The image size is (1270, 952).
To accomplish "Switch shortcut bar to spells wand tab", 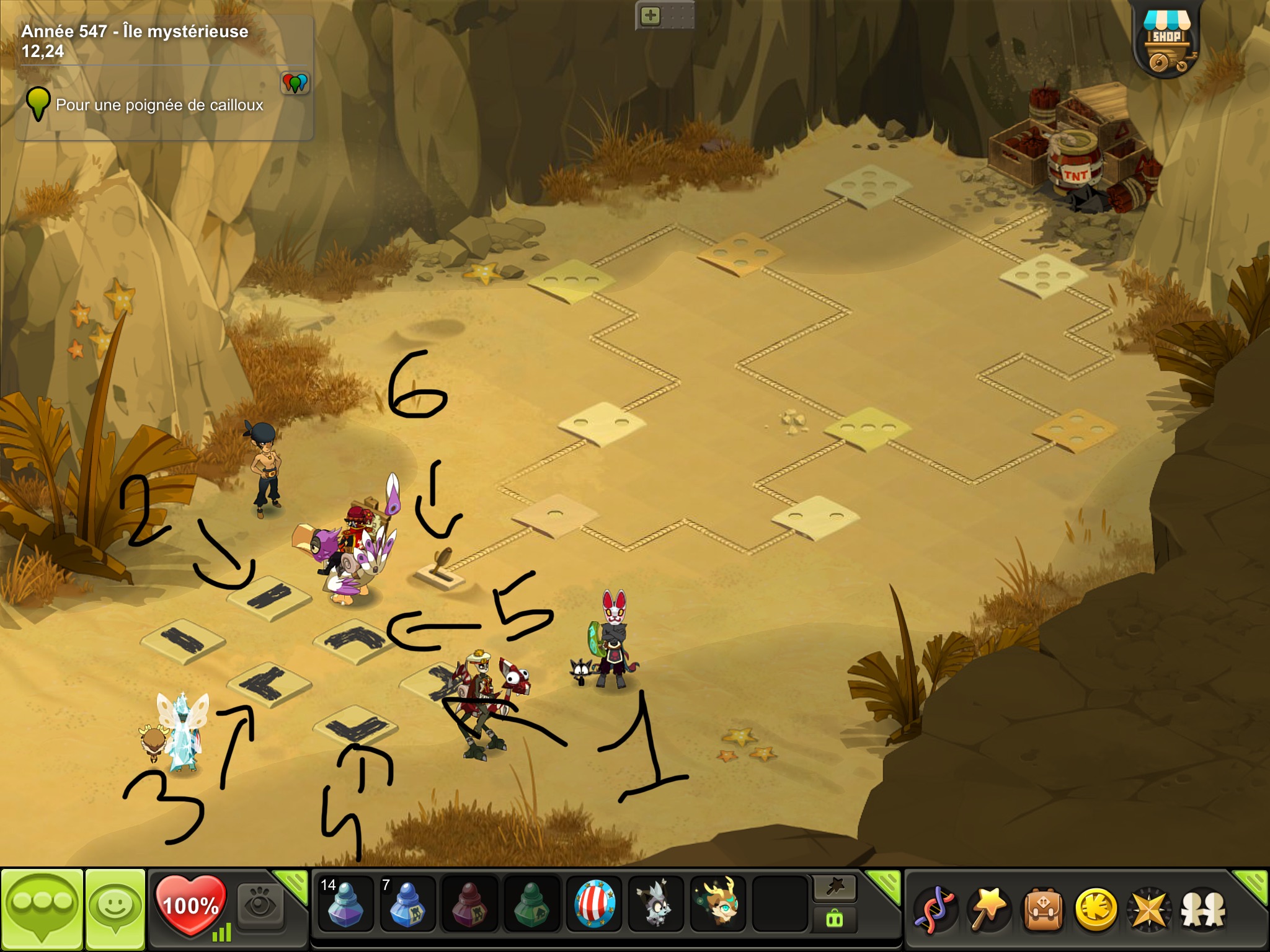I will pyautogui.click(x=835, y=888).
